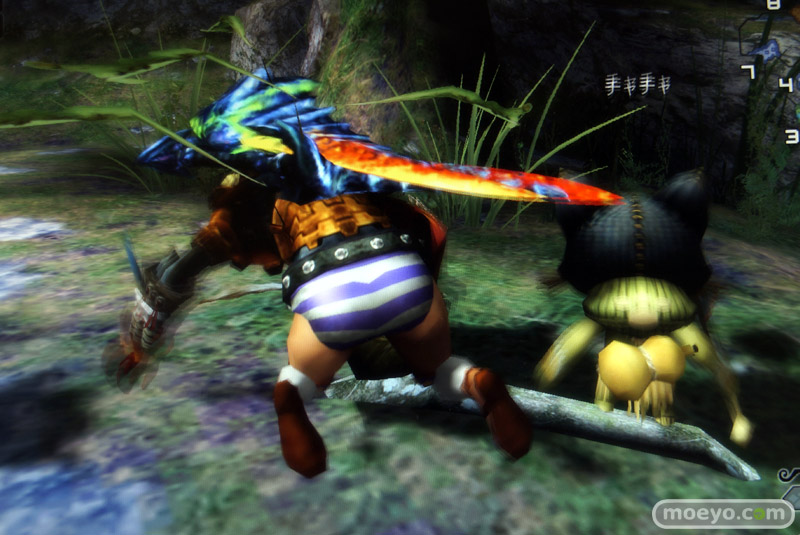Open the moeyo.com watermark link
This screenshot has height=535, width=800.
click(x=723, y=514)
